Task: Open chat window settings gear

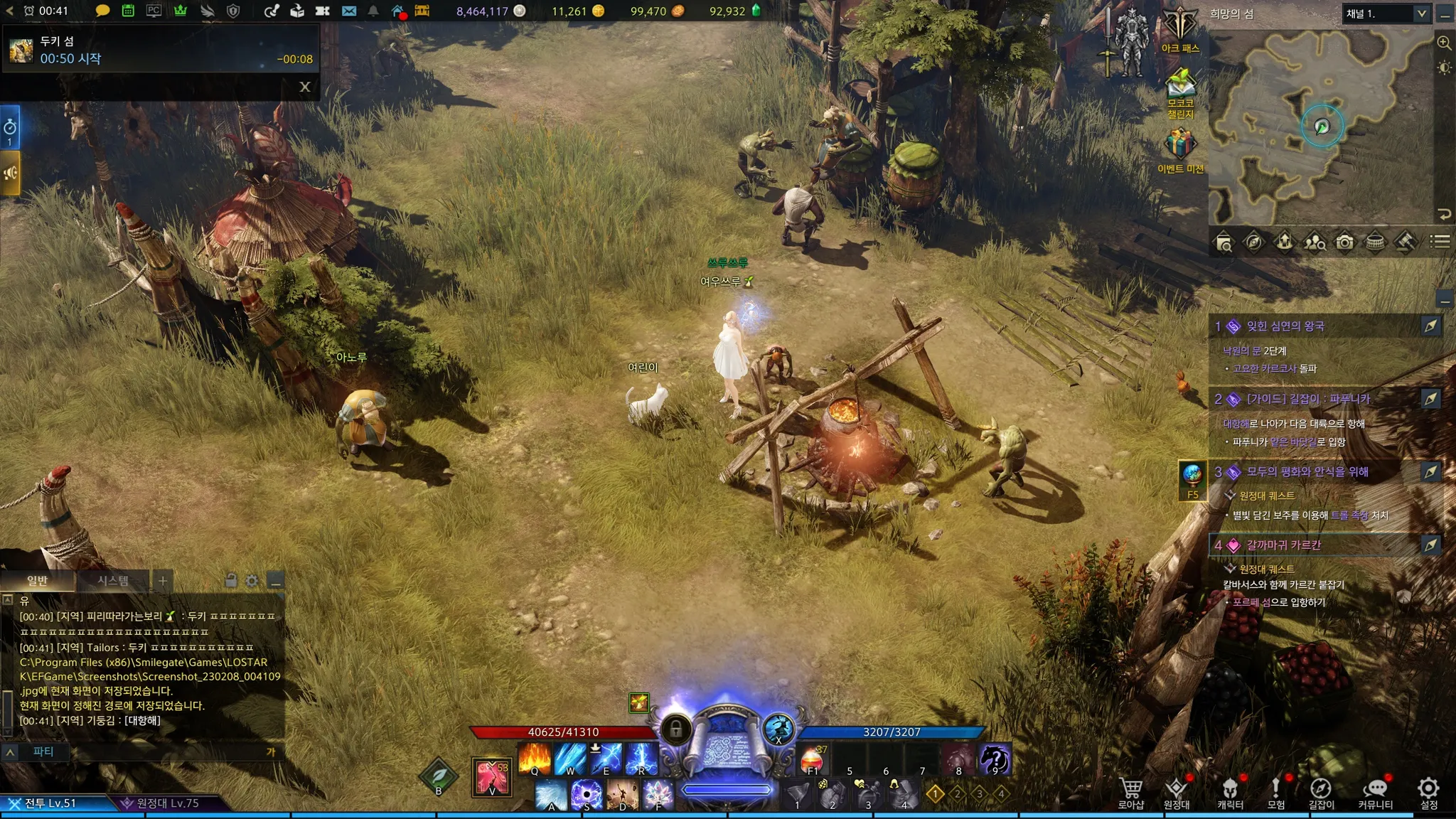Action: click(252, 581)
